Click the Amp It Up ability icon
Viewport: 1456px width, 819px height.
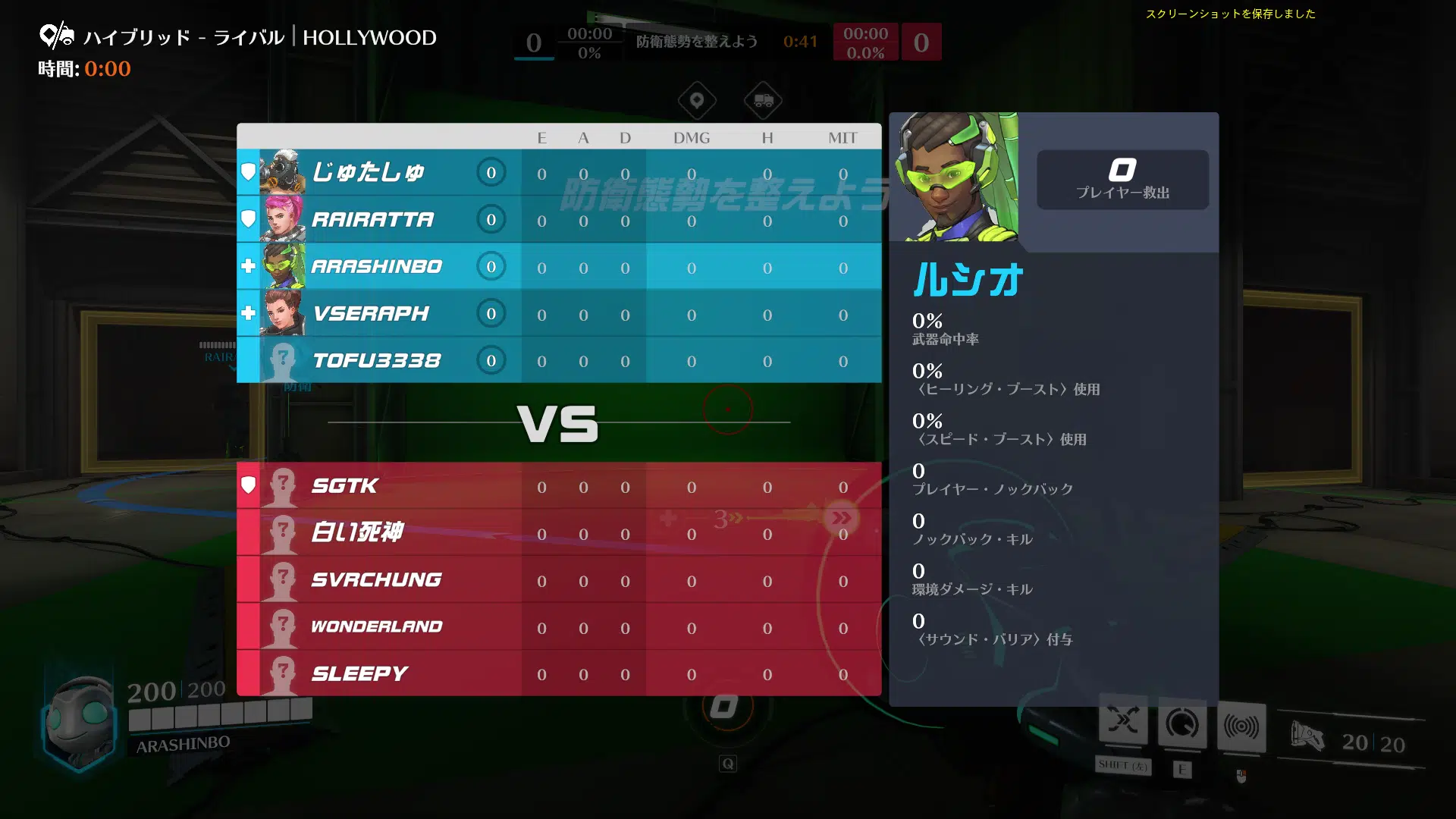click(1182, 726)
